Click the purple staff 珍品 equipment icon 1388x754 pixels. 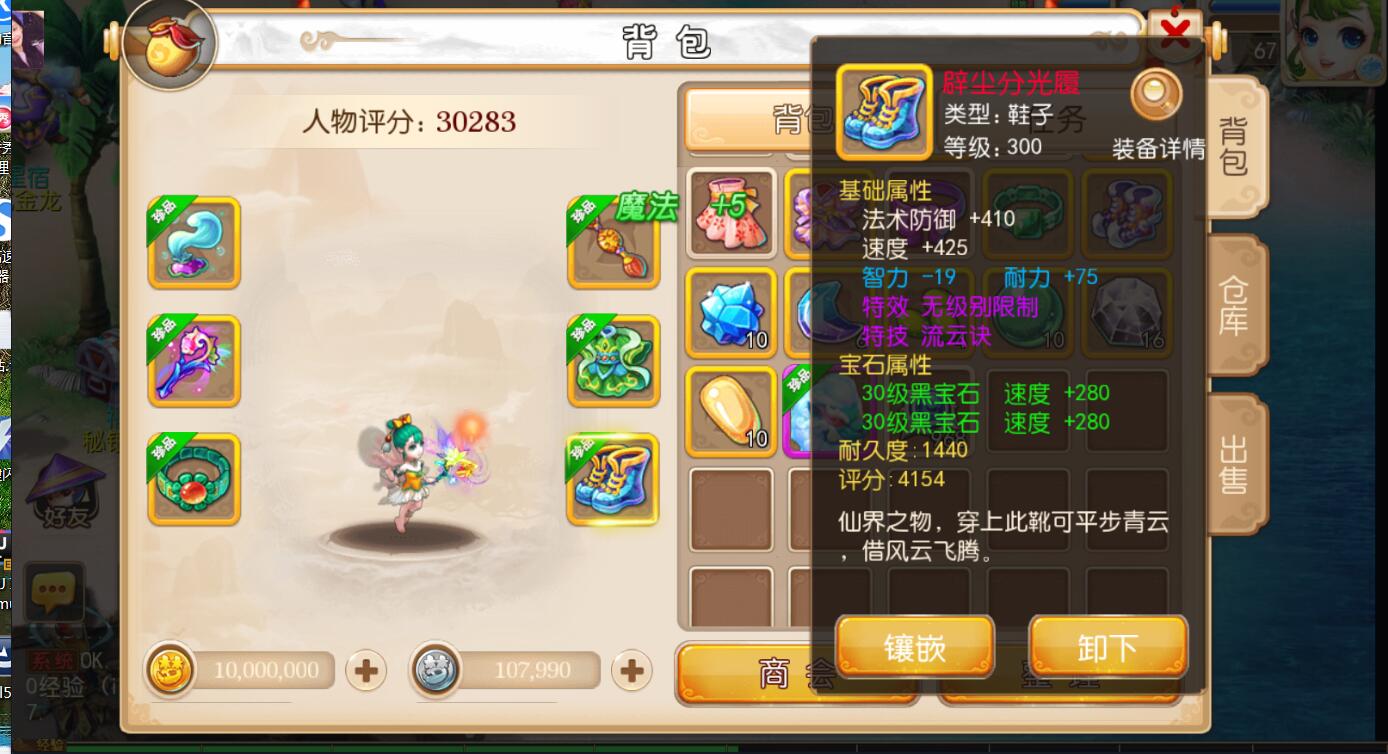tap(193, 360)
